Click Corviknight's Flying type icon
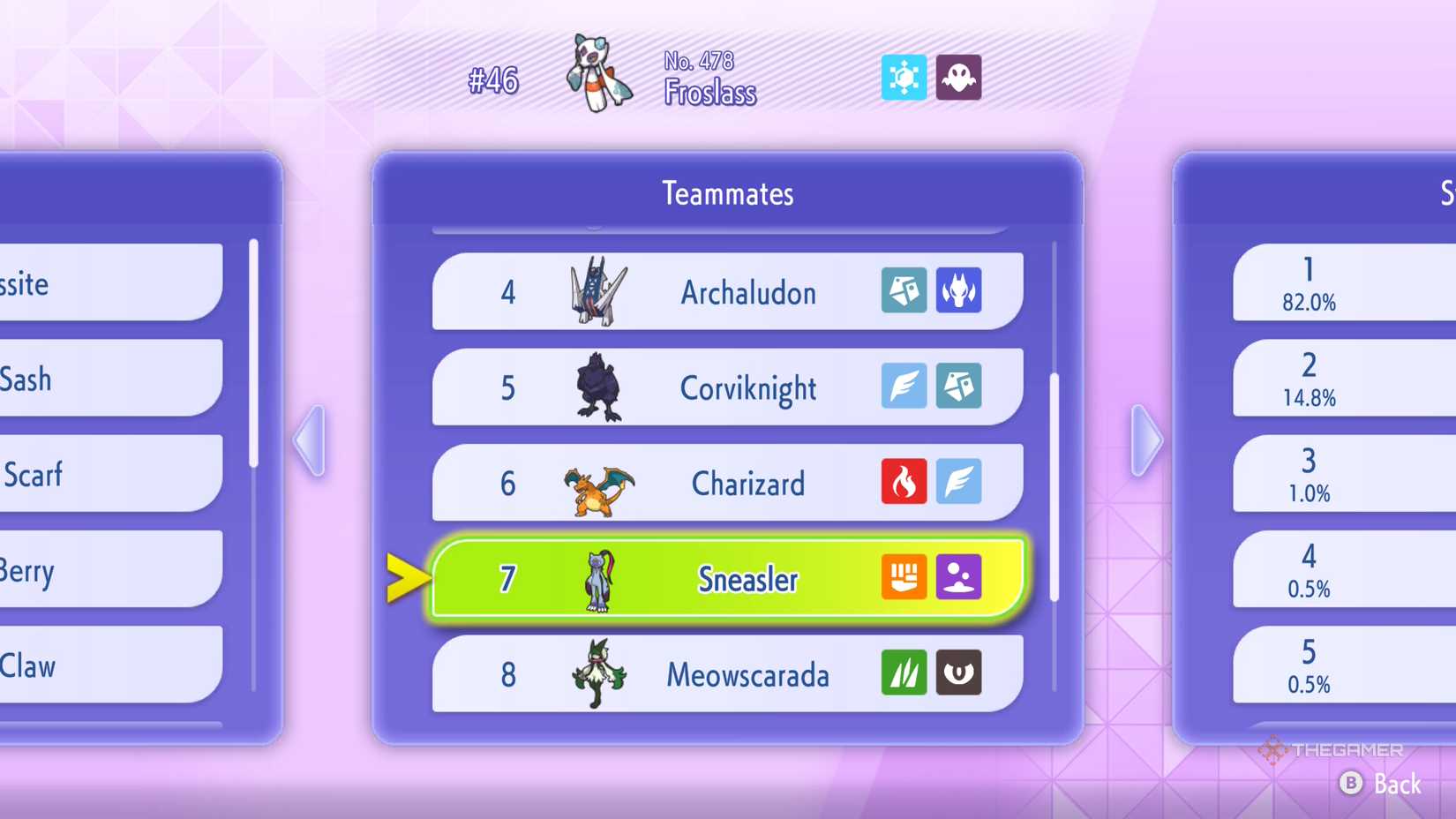Viewport: 1456px width, 819px height. point(904,387)
